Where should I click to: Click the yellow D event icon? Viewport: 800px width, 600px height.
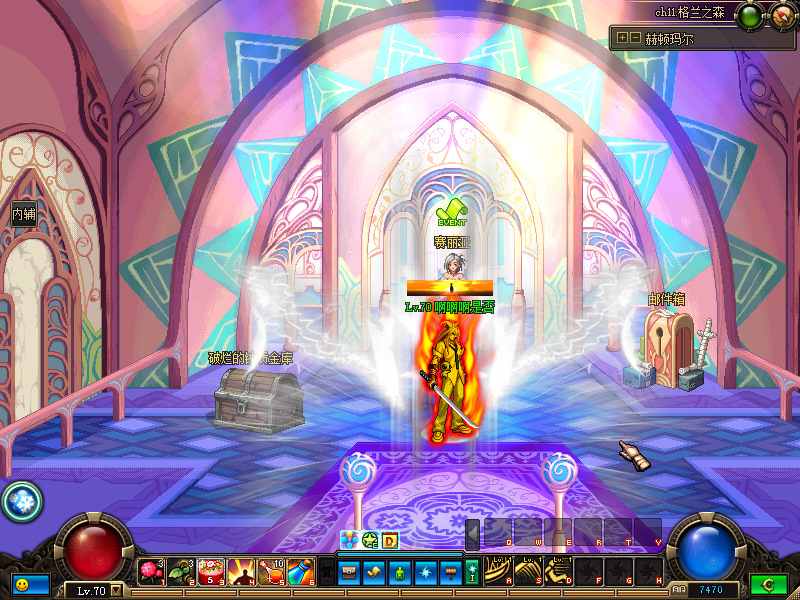pos(390,541)
